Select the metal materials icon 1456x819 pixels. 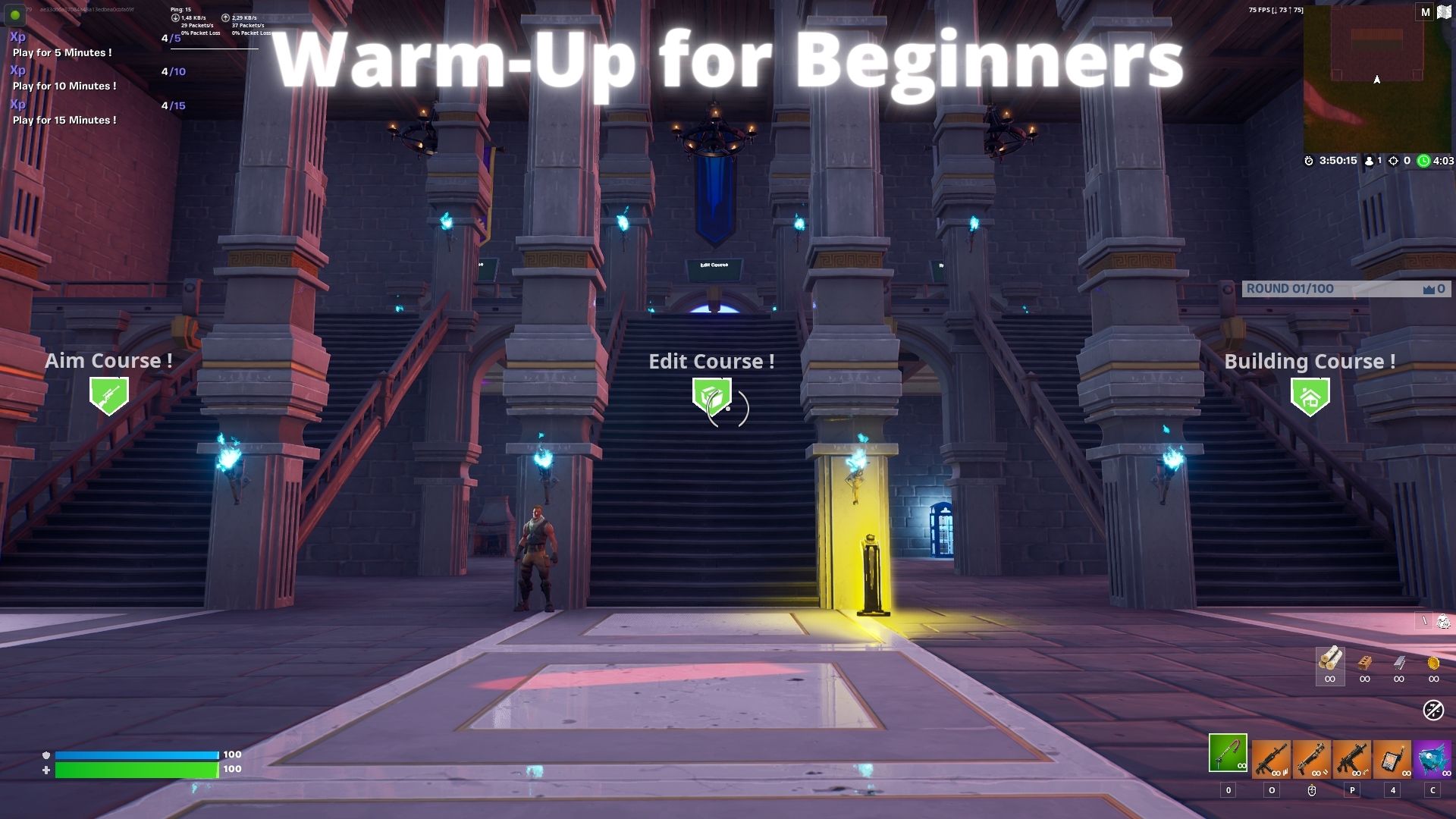pos(1399,664)
